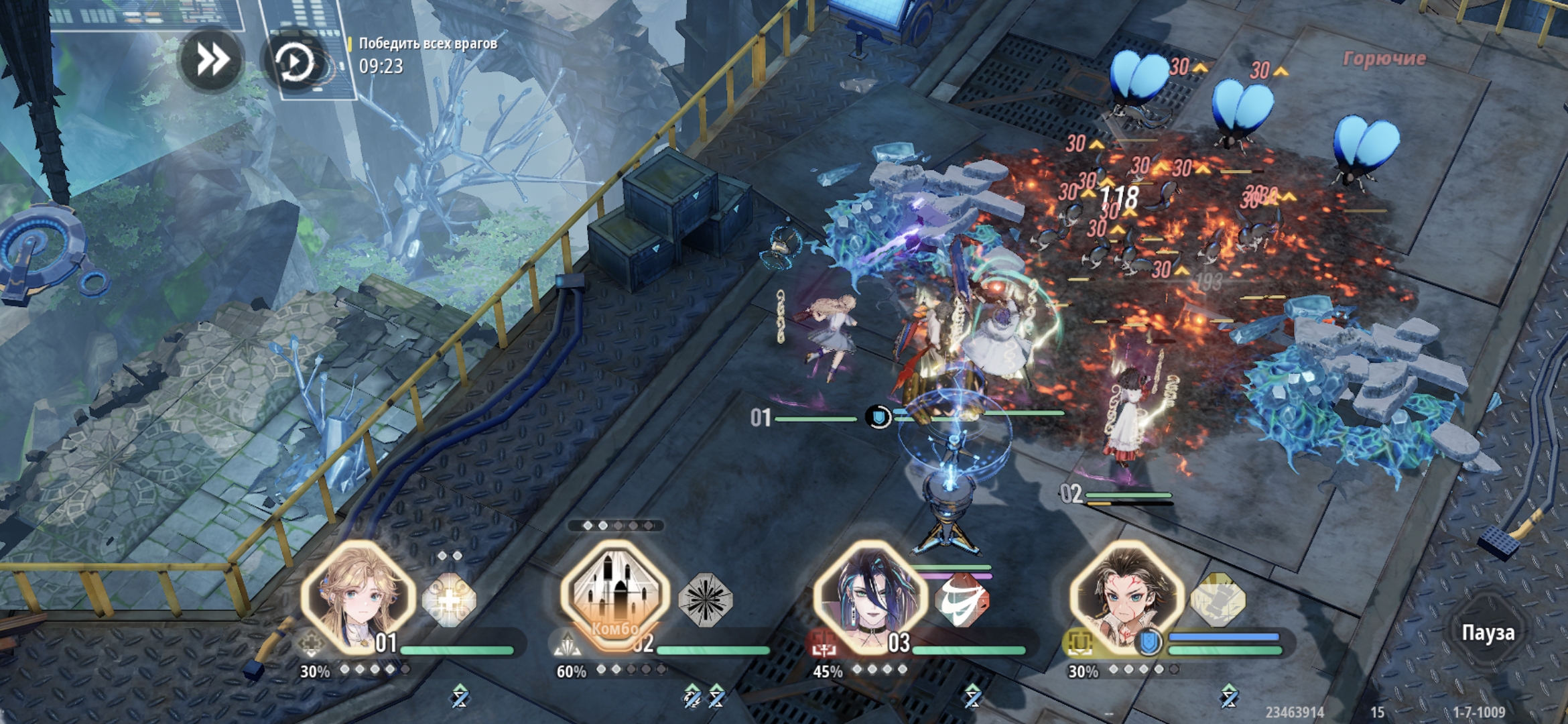Use the yellow hammer skill icon

1218,600
